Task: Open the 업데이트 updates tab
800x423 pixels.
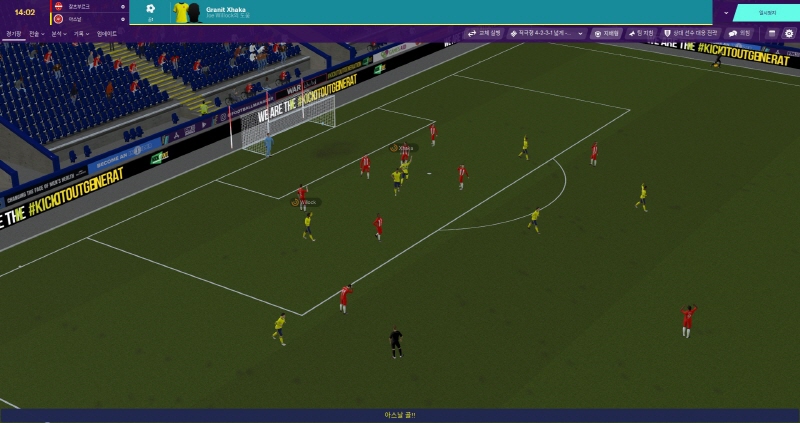Action: point(106,33)
